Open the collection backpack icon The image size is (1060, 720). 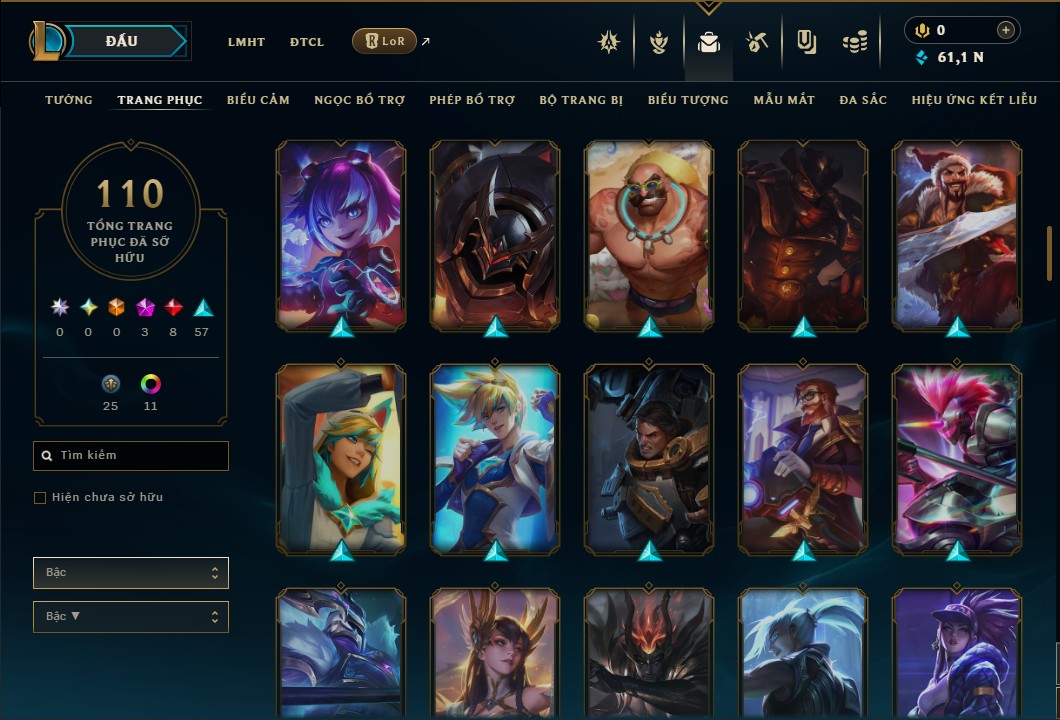point(709,43)
